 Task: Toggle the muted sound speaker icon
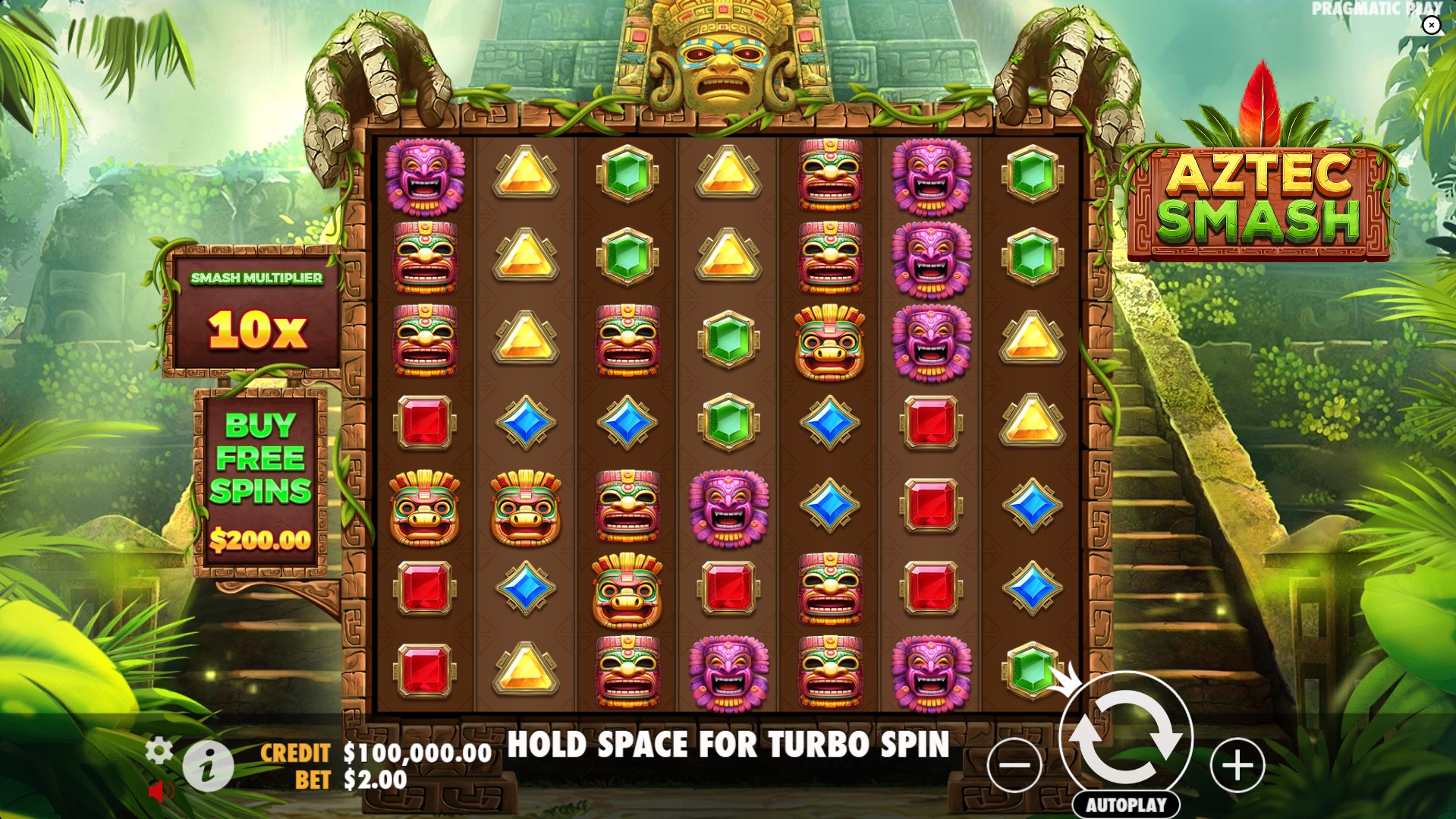pos(161,792)
